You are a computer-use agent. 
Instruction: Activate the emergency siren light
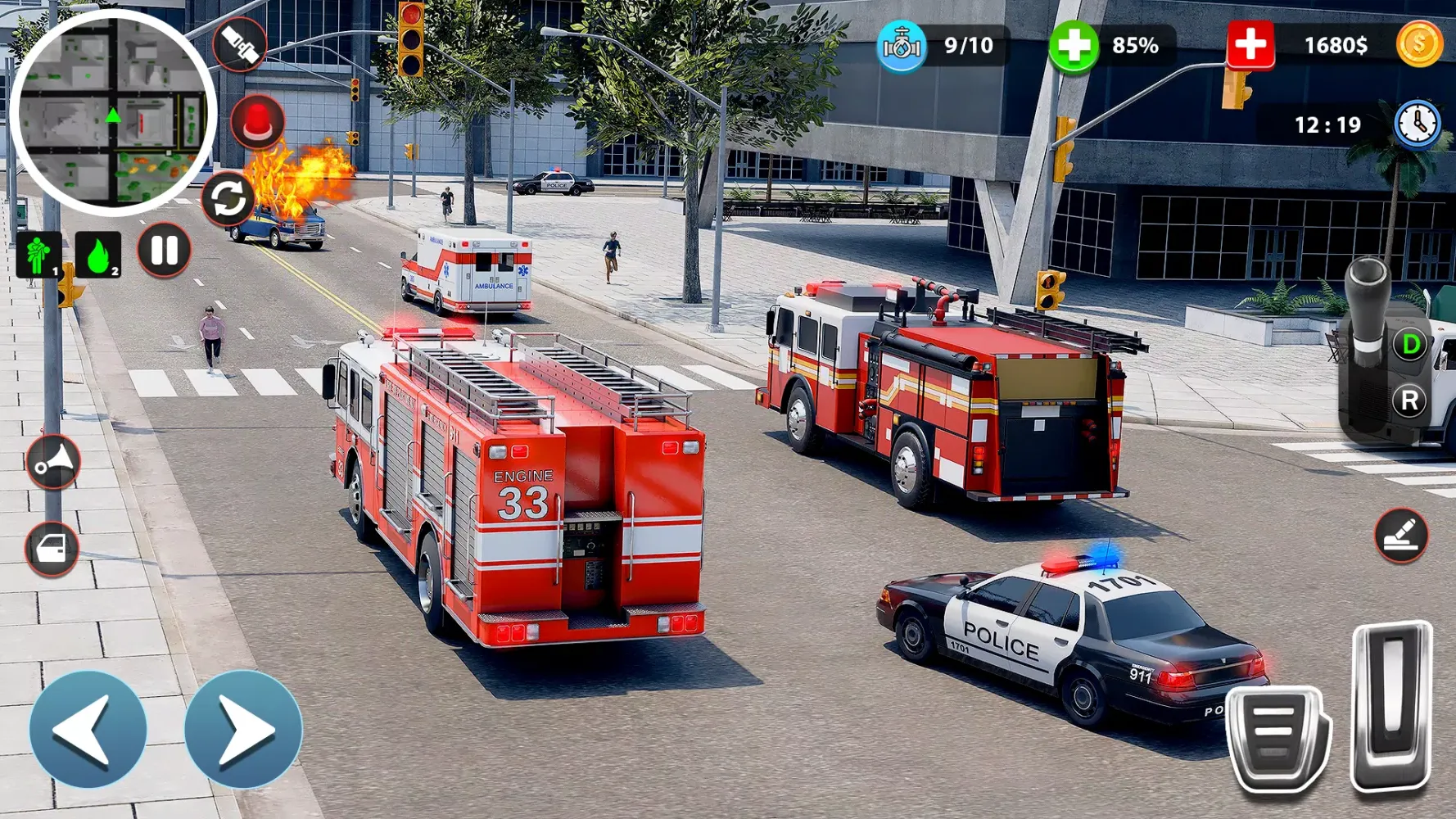[x=259, y=121]
